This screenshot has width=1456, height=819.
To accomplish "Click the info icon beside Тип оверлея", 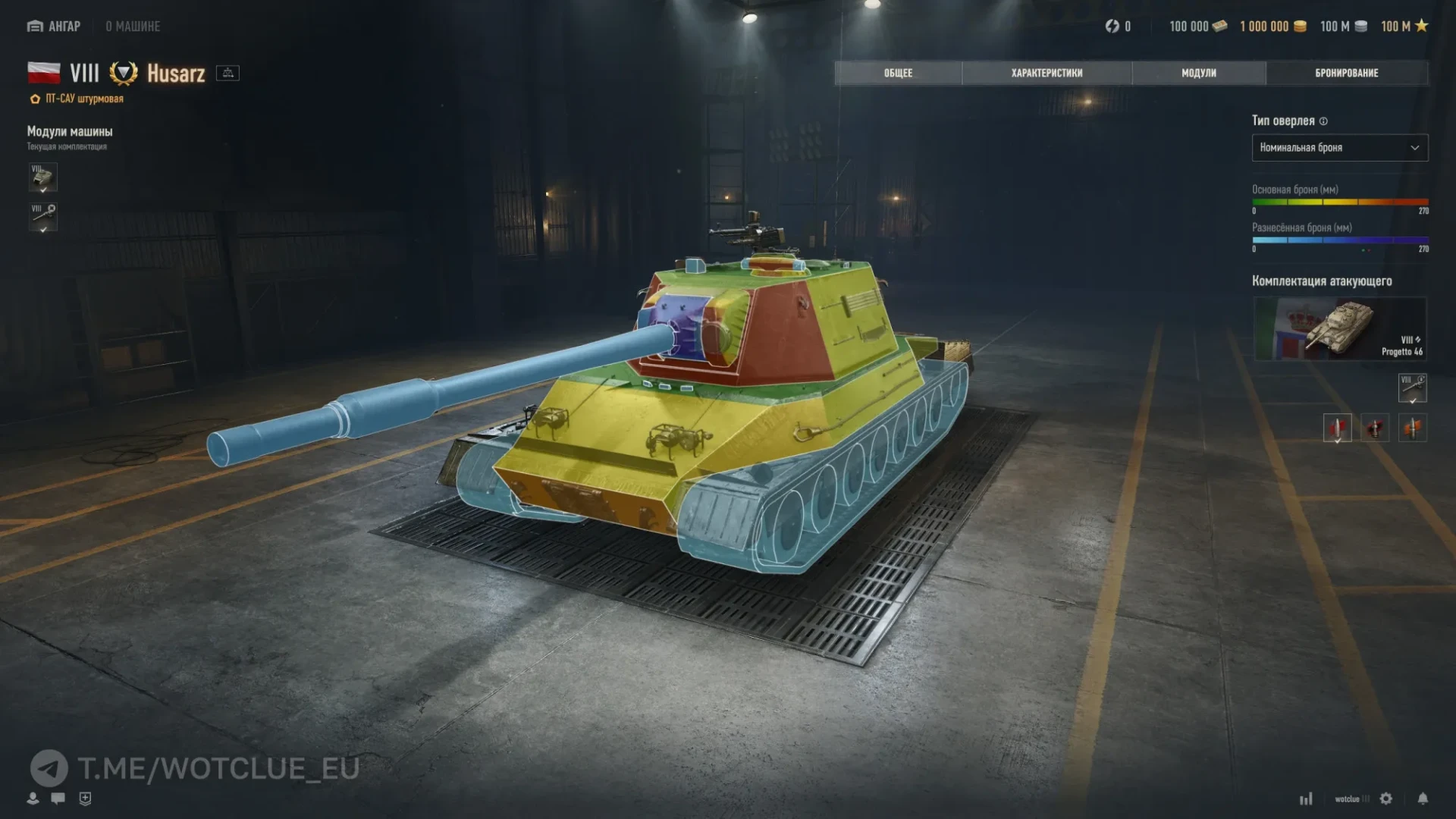I will click(1323, 121).
